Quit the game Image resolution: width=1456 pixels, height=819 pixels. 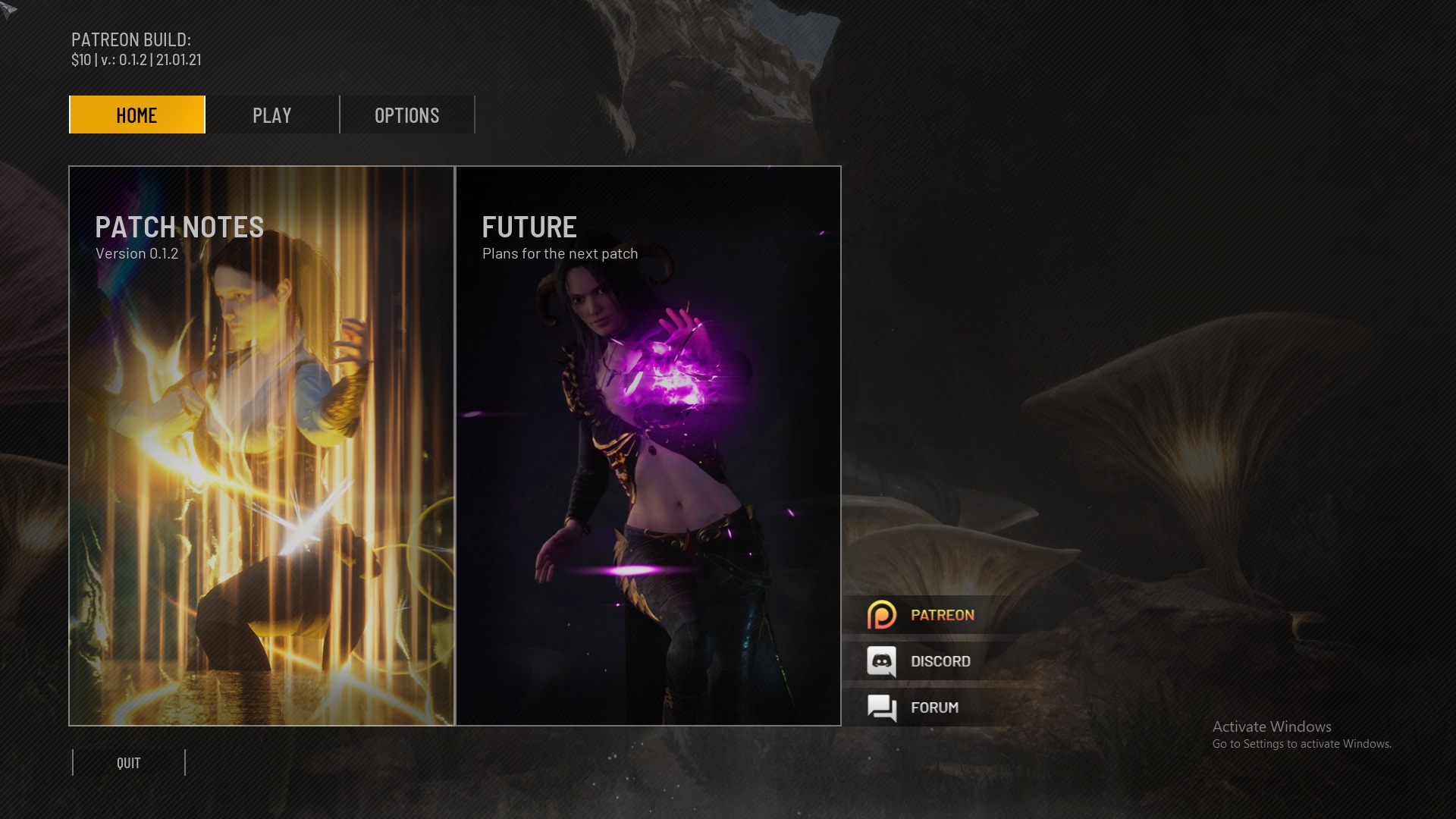[x=129, y=763]
